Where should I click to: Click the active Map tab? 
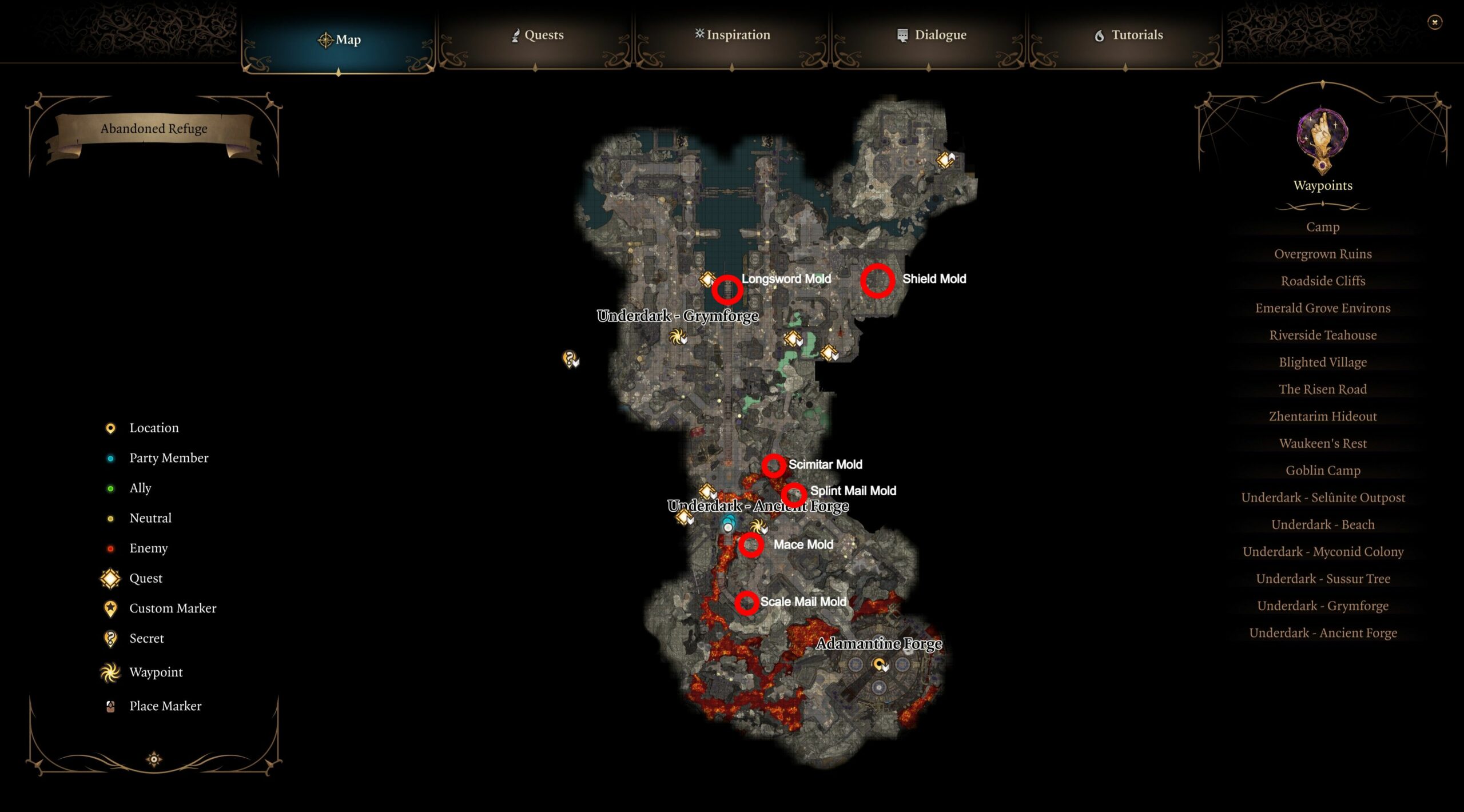(339, 40)
